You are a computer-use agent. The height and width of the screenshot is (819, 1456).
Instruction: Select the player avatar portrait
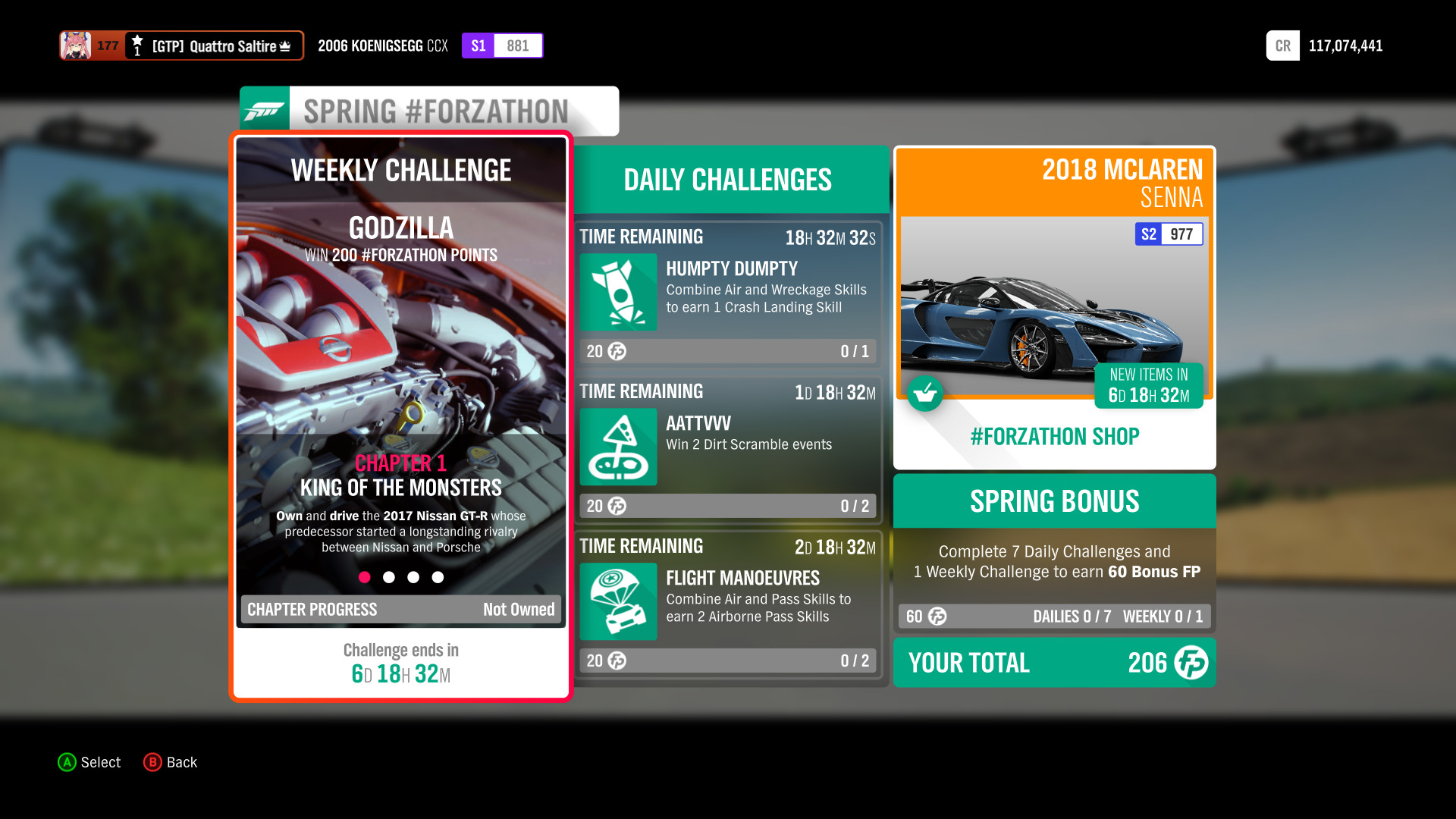[74, 45]
